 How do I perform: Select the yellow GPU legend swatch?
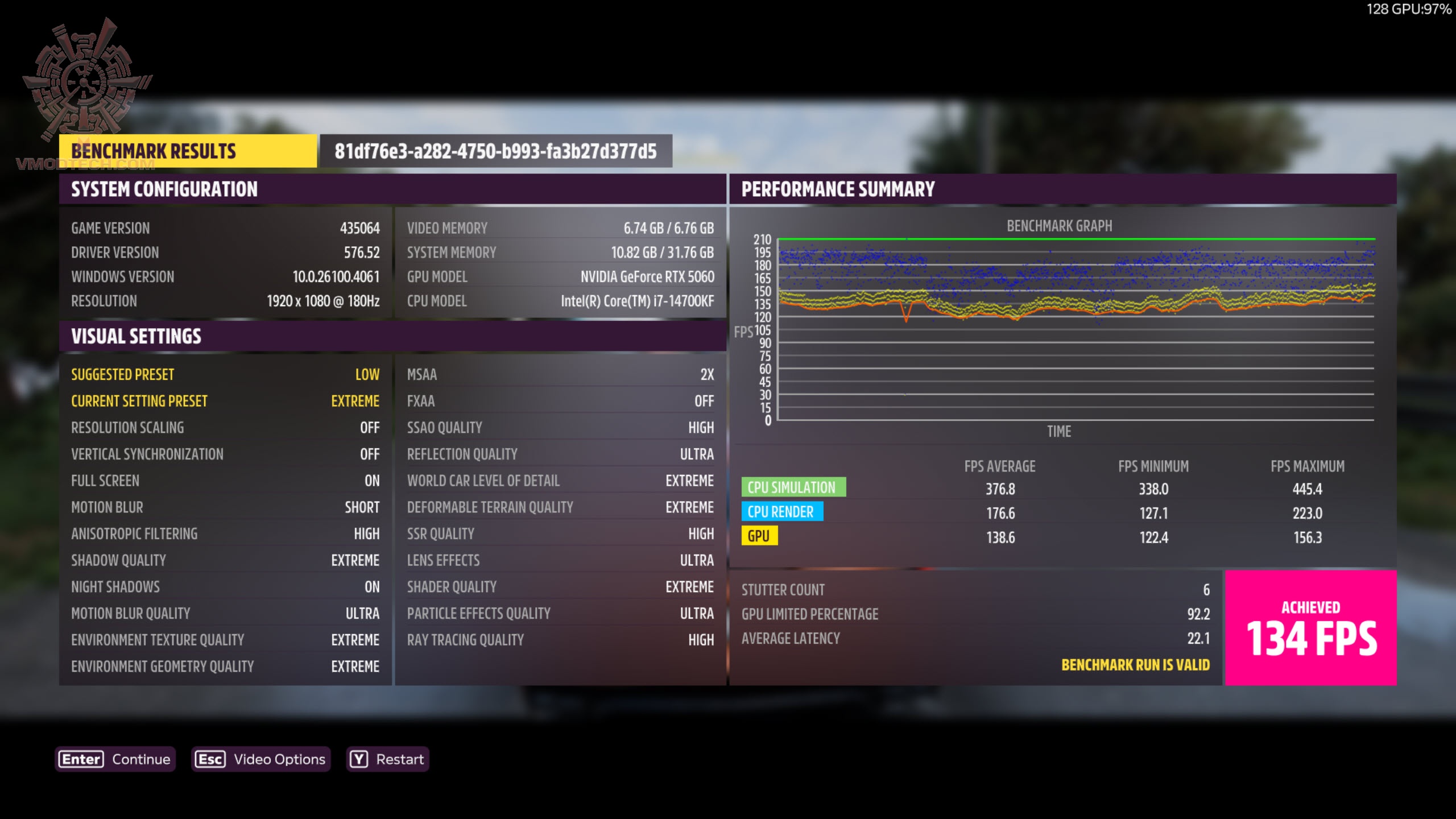coord(760,536)
